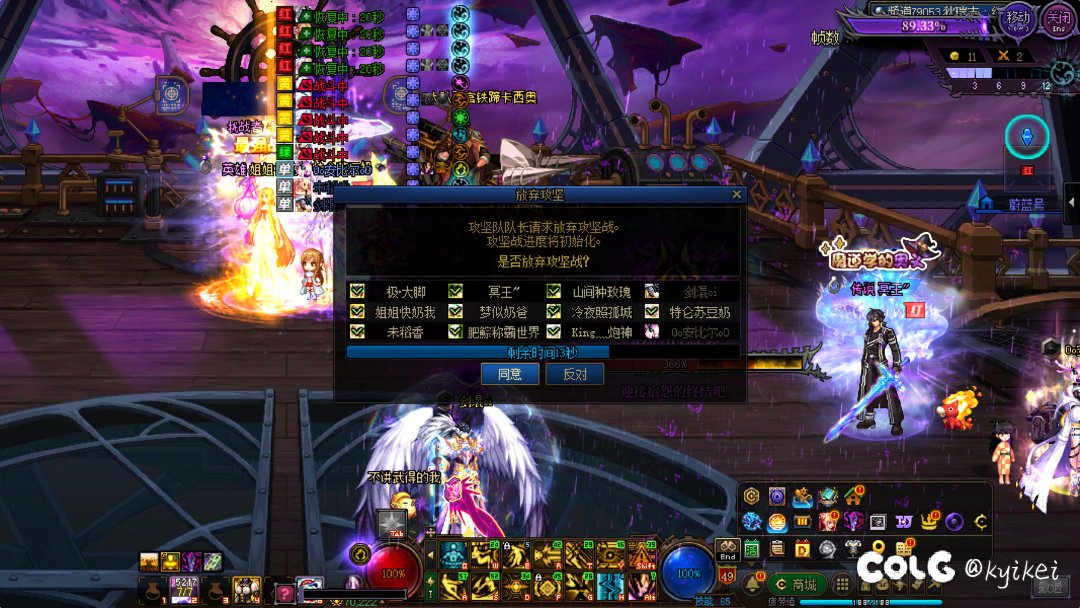This screenshot has width=1080, height=608.
Task: Use the consumable in quick slot 2
Action: (x=183, y=587)
